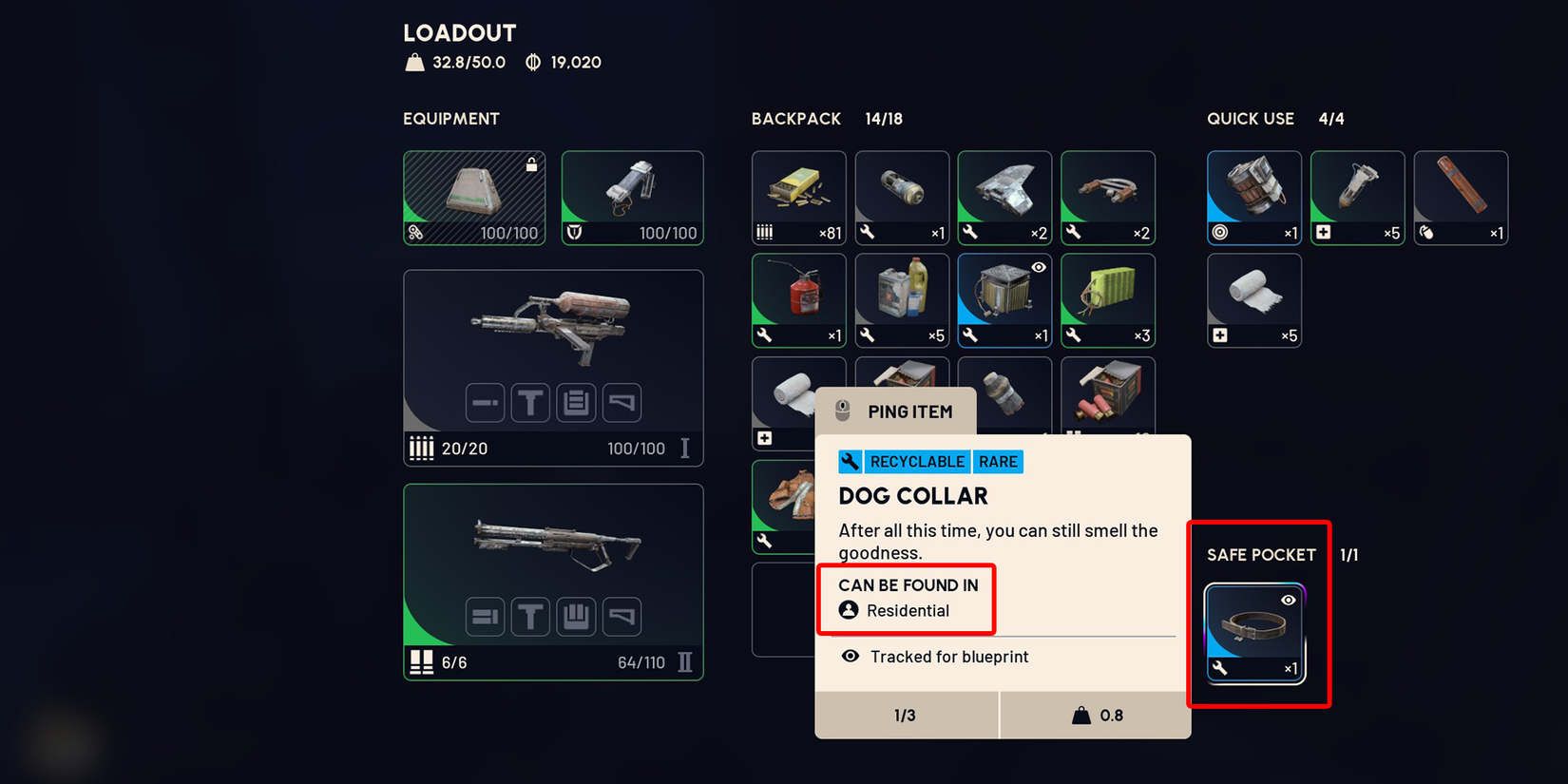Expand the stock attachment slot on the rifle
Screen dimensions: 1568x784
tap(621, 402)
